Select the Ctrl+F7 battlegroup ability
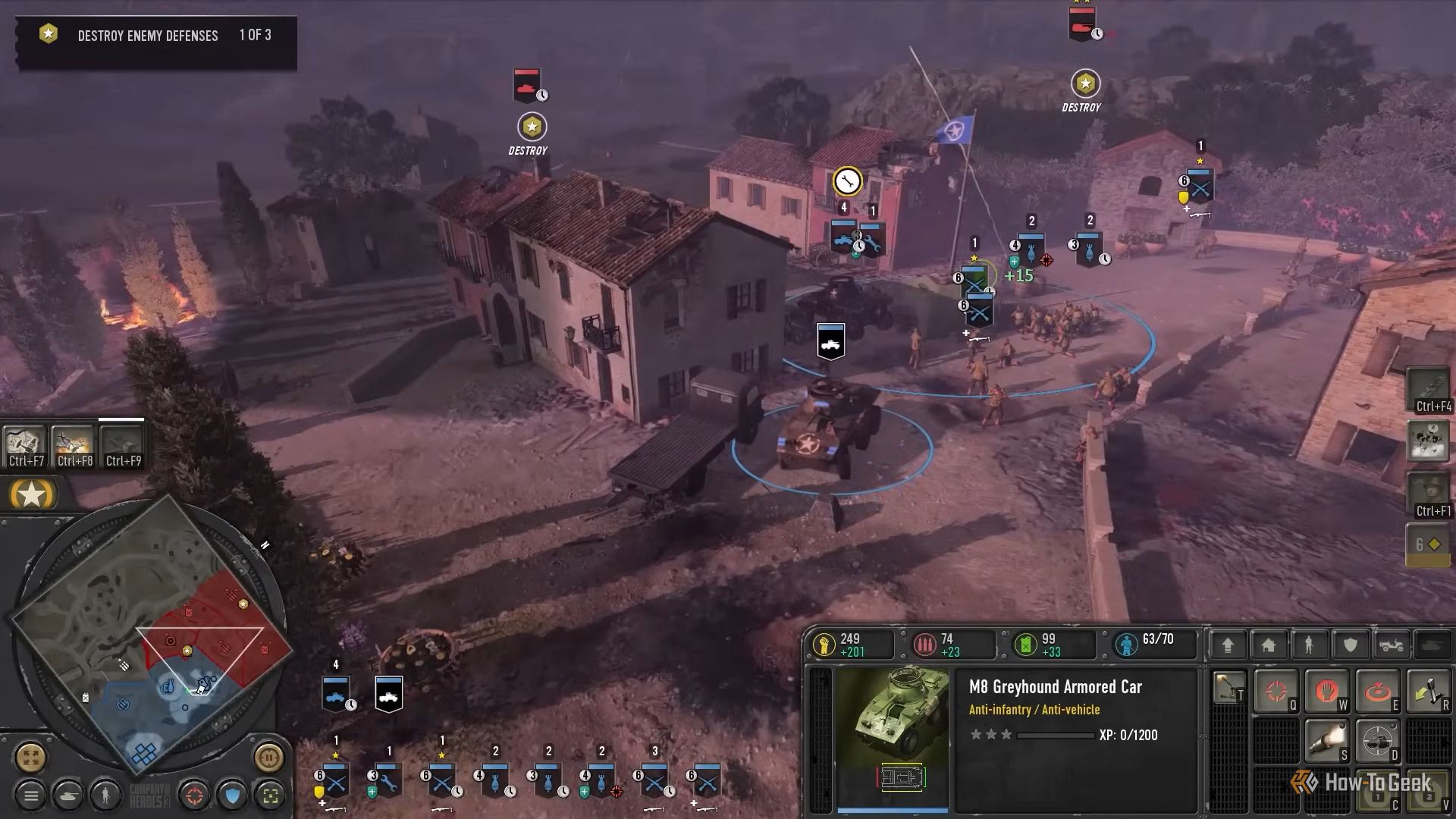 [x=26, y=445]
